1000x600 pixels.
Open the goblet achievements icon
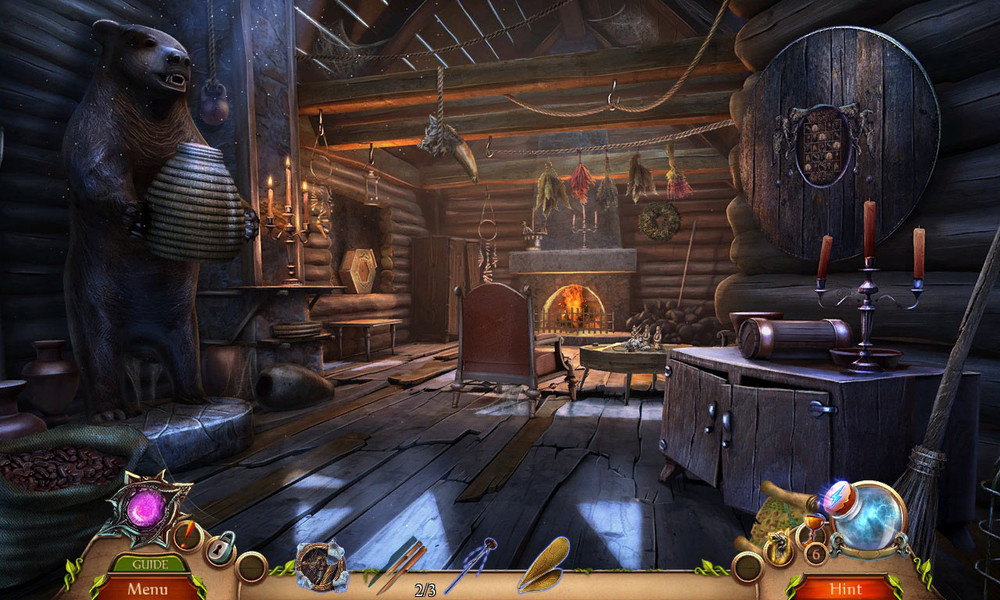[x=811, y=529]
